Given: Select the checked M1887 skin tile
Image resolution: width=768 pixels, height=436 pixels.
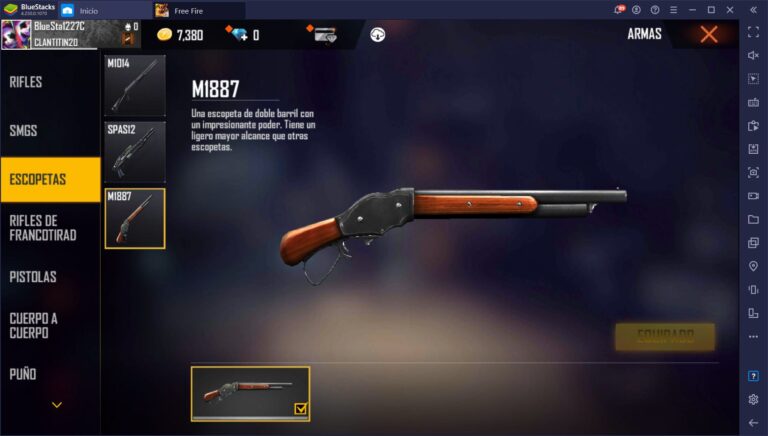Looking at the screenshot, I should coord(251,393).
